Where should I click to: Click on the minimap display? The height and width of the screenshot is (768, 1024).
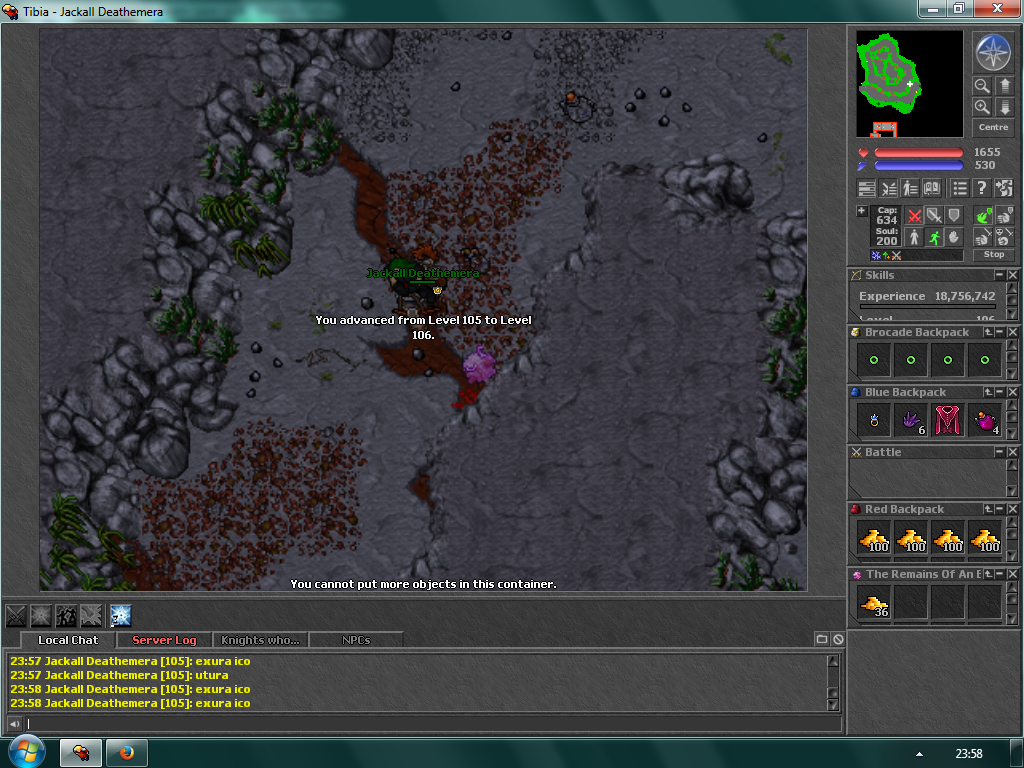[909, 83]
